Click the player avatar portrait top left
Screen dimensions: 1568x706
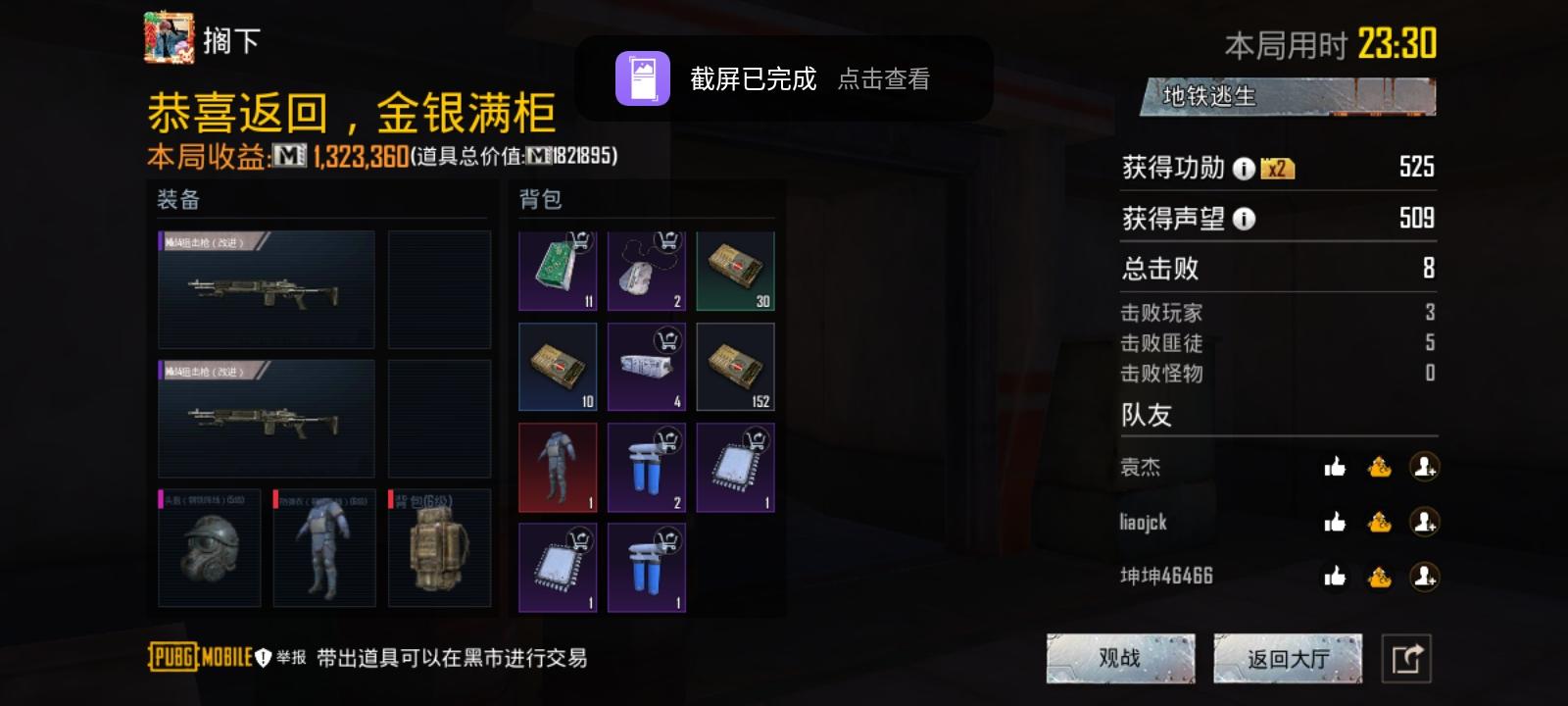(x=169, y=40)
